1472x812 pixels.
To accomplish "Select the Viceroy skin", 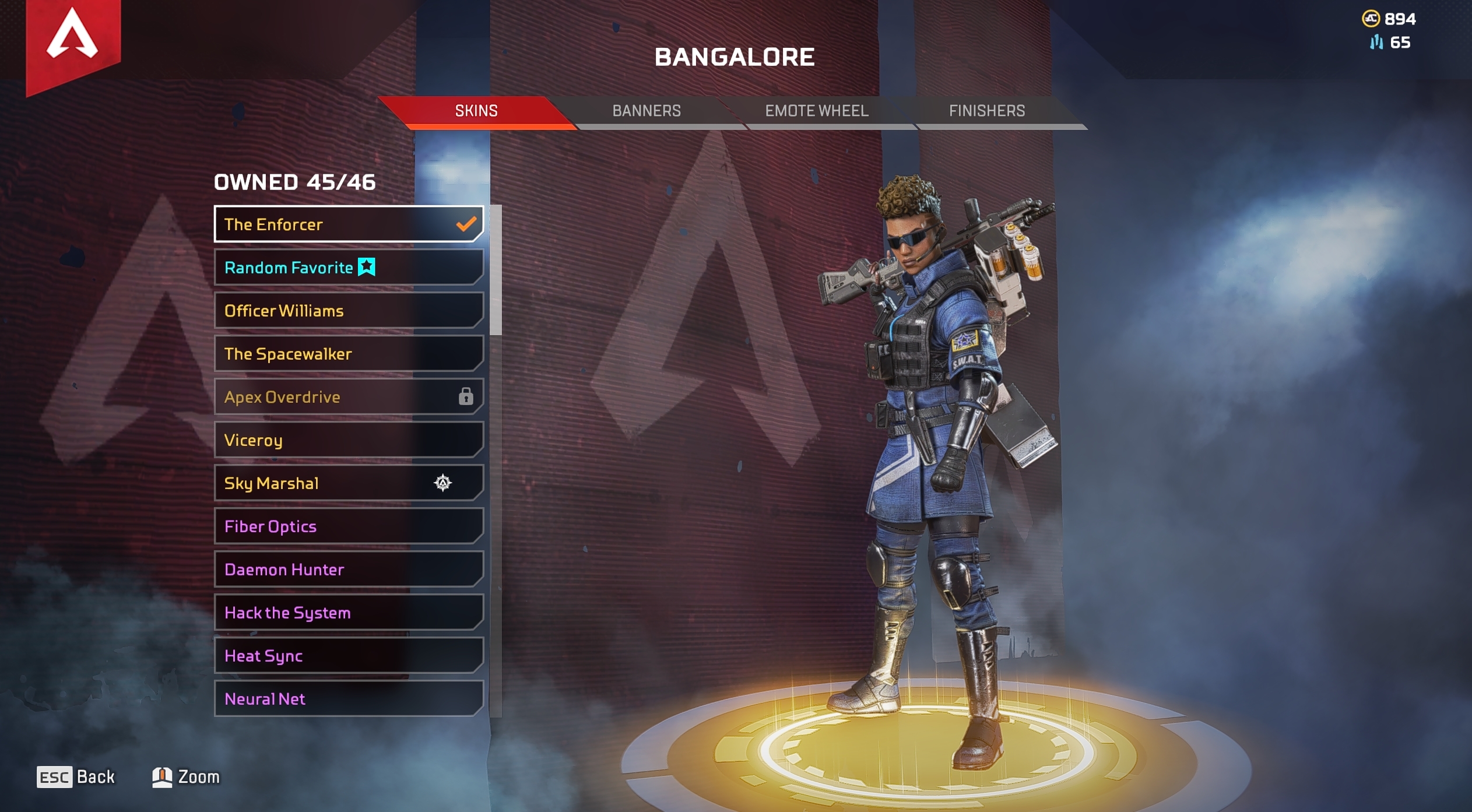I will click(x=348, y=440).
